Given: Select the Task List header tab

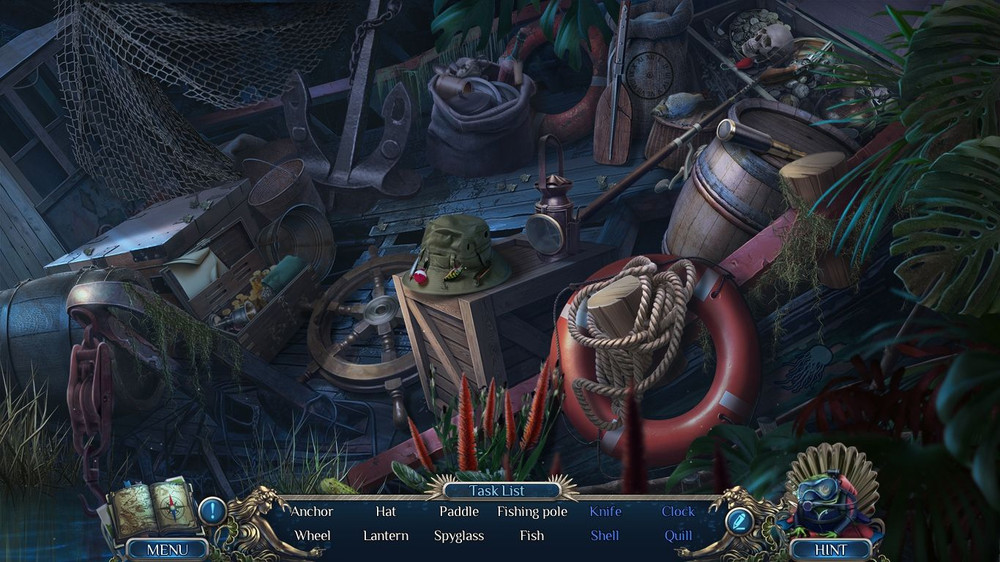Looking at the screenshot, I should click(499, 491).
